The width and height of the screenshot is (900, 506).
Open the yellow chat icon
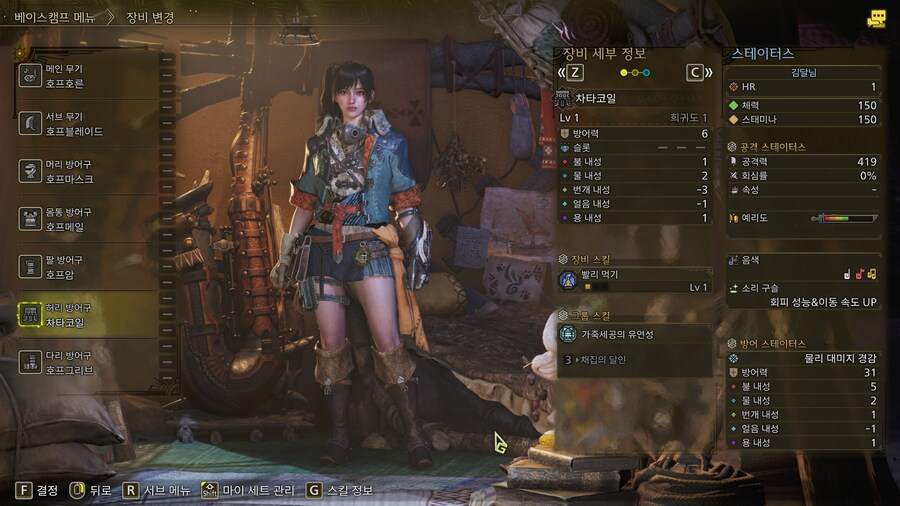877,18
